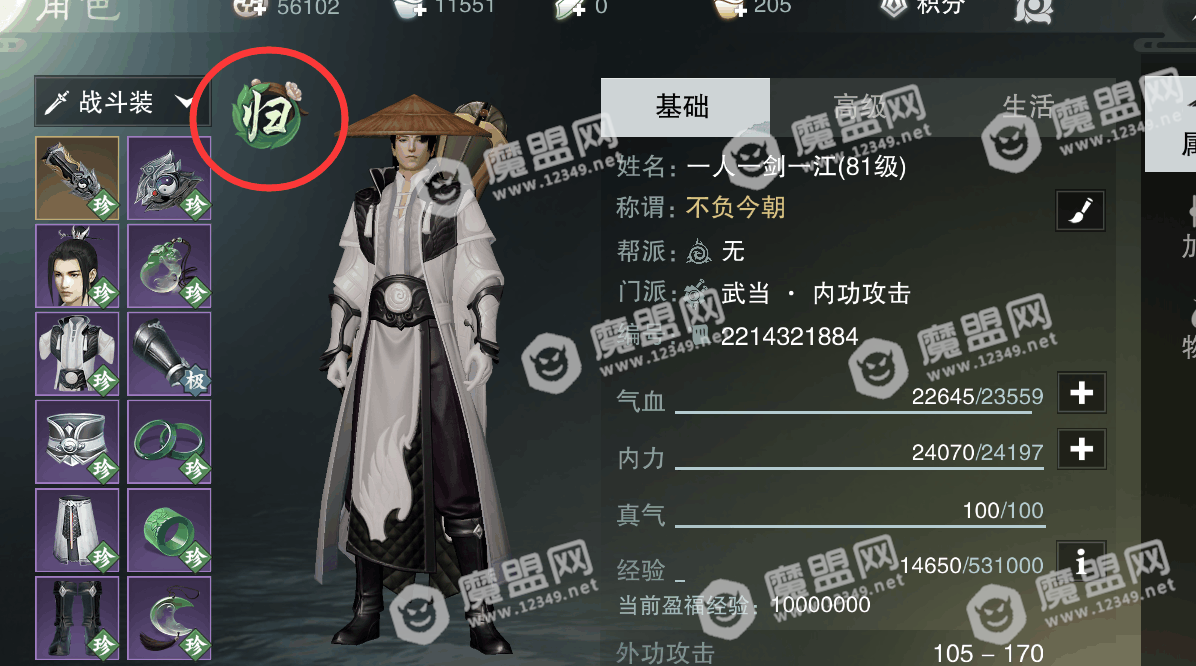Choose the crescent jade ornament slot
The width and height of the screenshot is (1196, 666).
coord(169,616)
